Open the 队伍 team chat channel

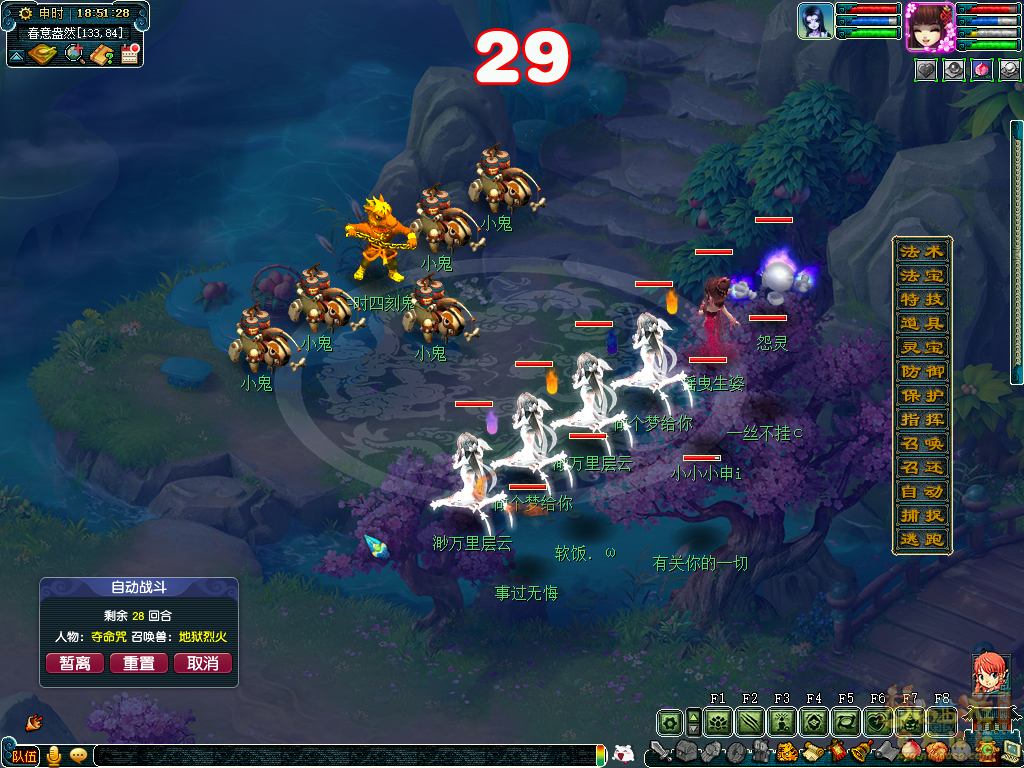click(x=25, y=755)
